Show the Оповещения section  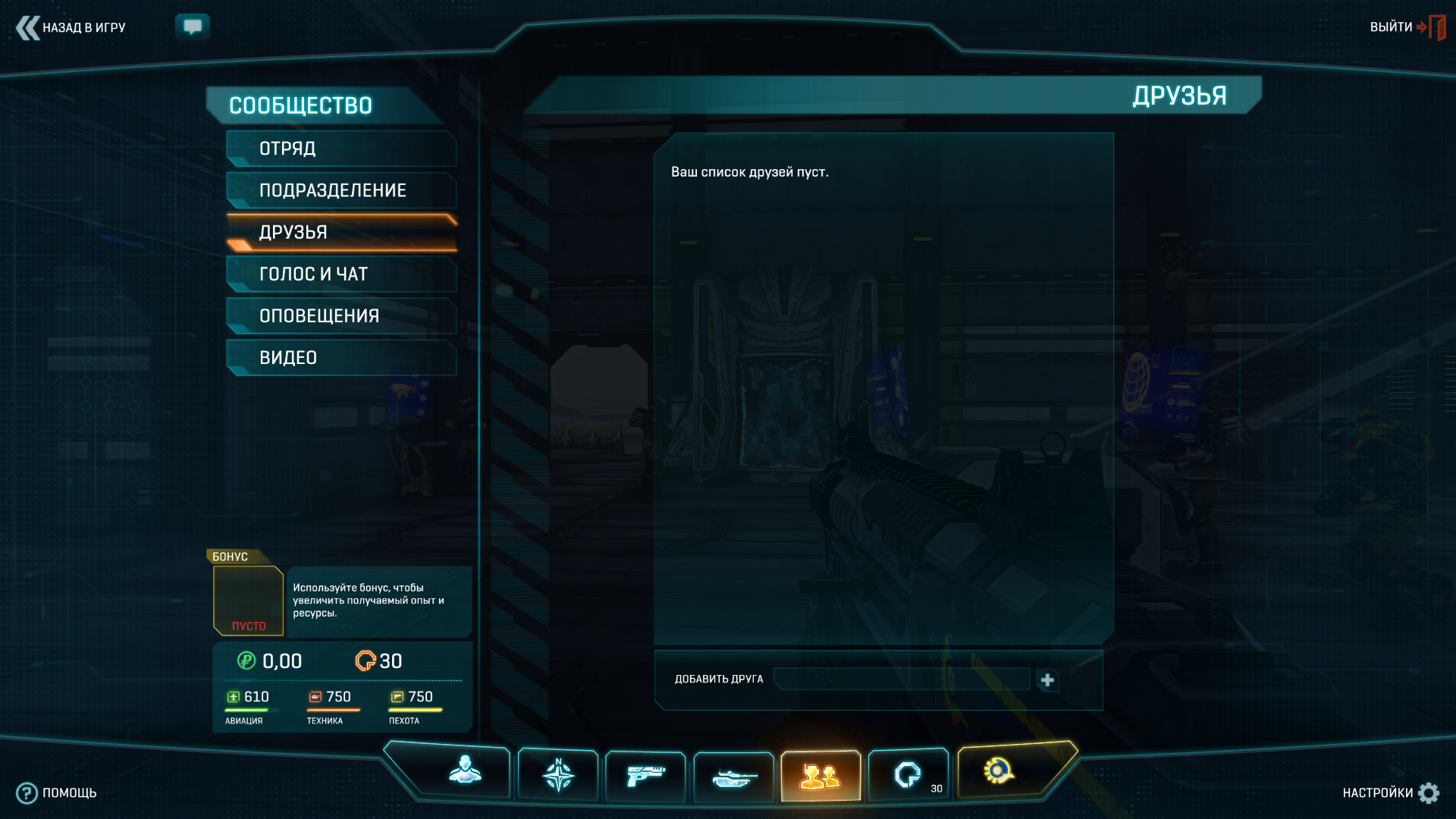[x=341, y=315]
